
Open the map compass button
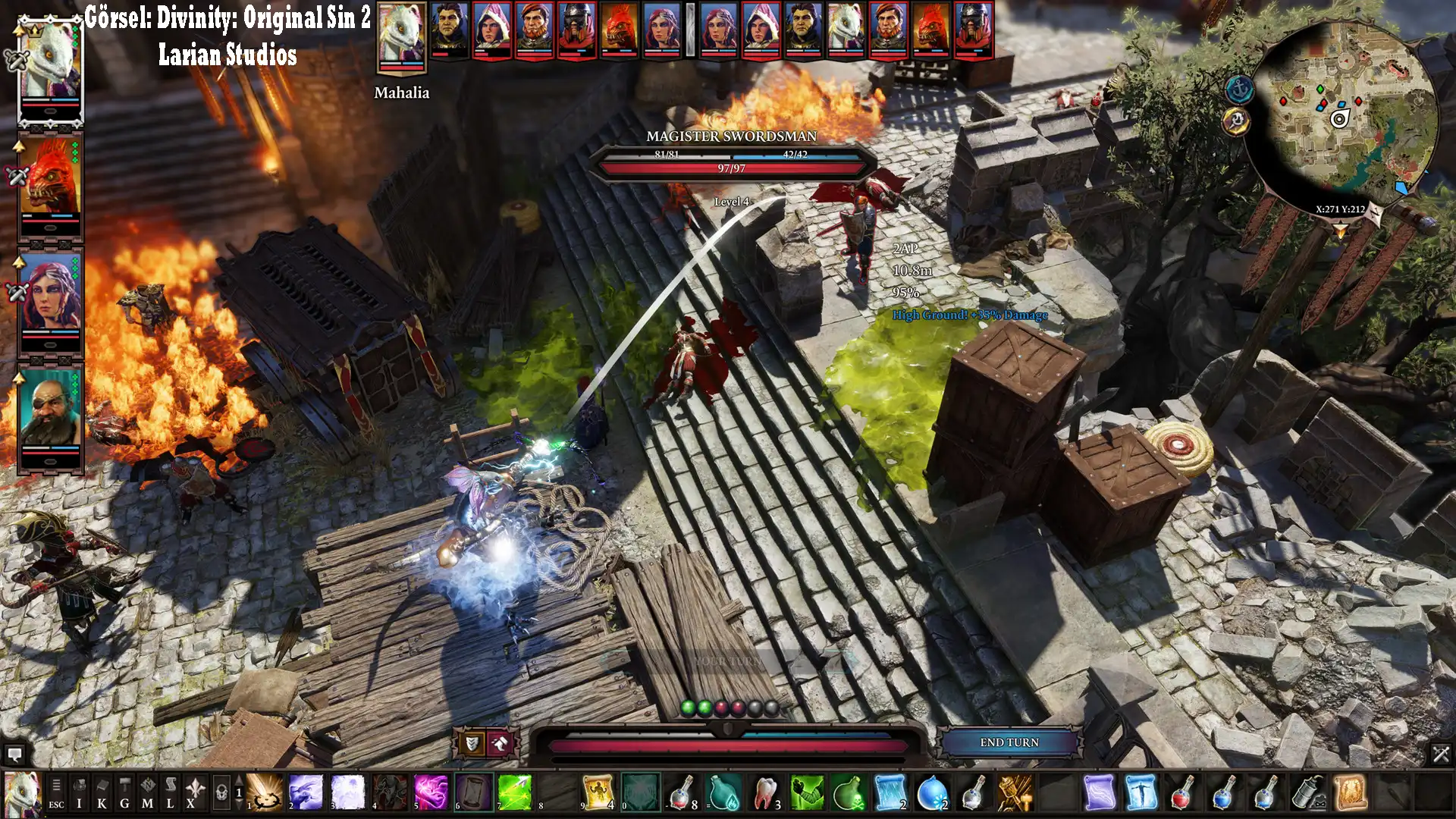147,793
